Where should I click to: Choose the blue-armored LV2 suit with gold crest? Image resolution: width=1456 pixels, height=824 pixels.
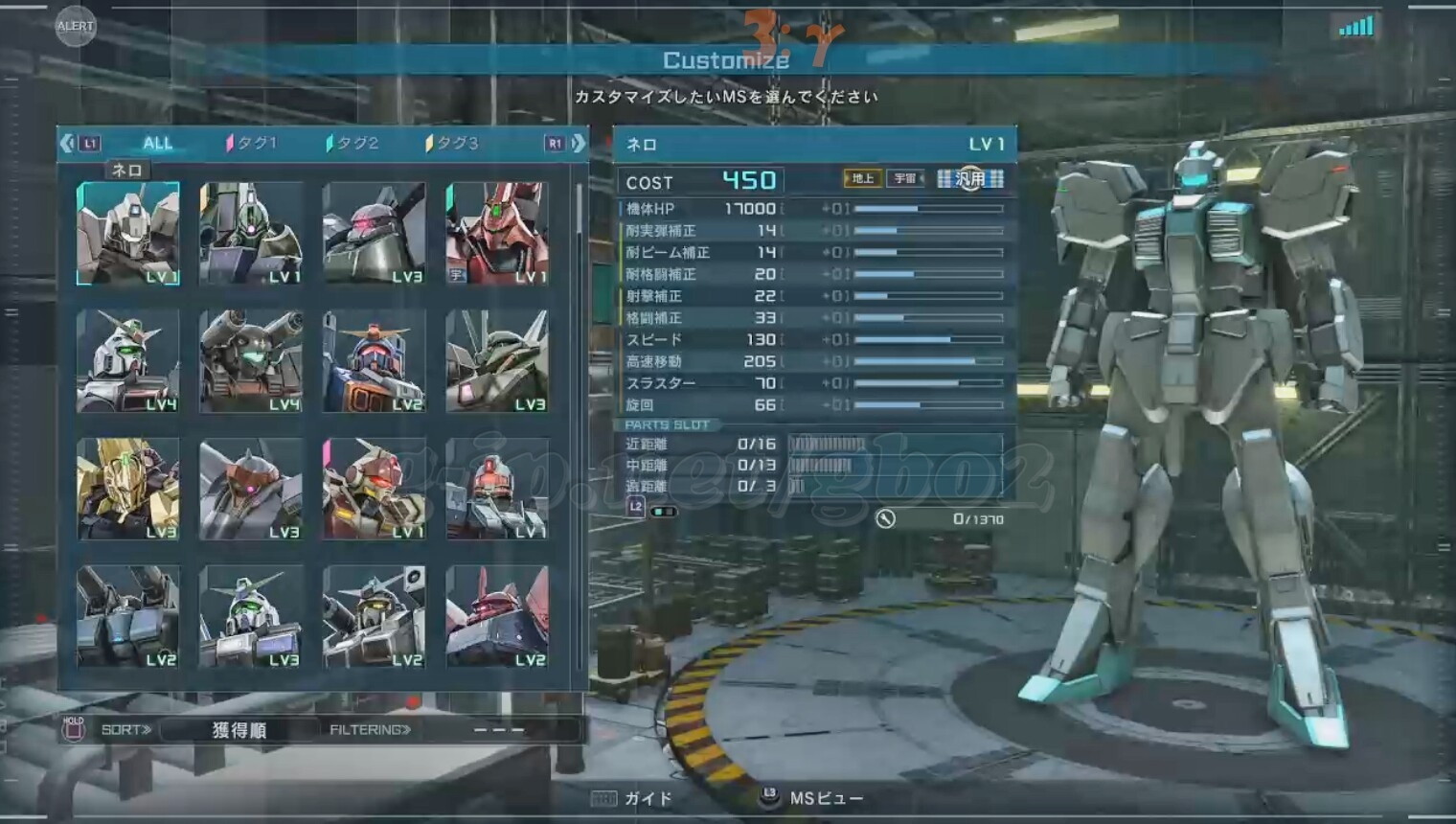click(374, 361)
